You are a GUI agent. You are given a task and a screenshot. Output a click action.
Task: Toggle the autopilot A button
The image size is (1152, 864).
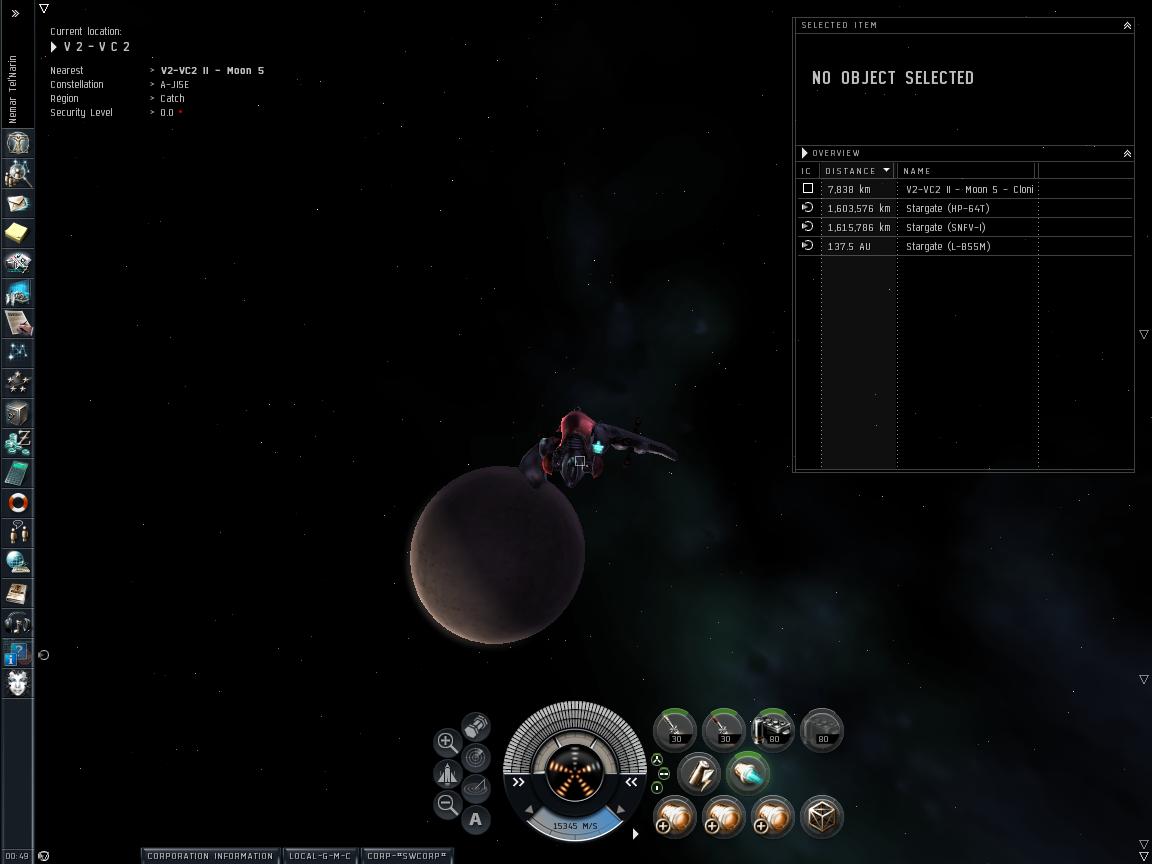coord(476,820)
